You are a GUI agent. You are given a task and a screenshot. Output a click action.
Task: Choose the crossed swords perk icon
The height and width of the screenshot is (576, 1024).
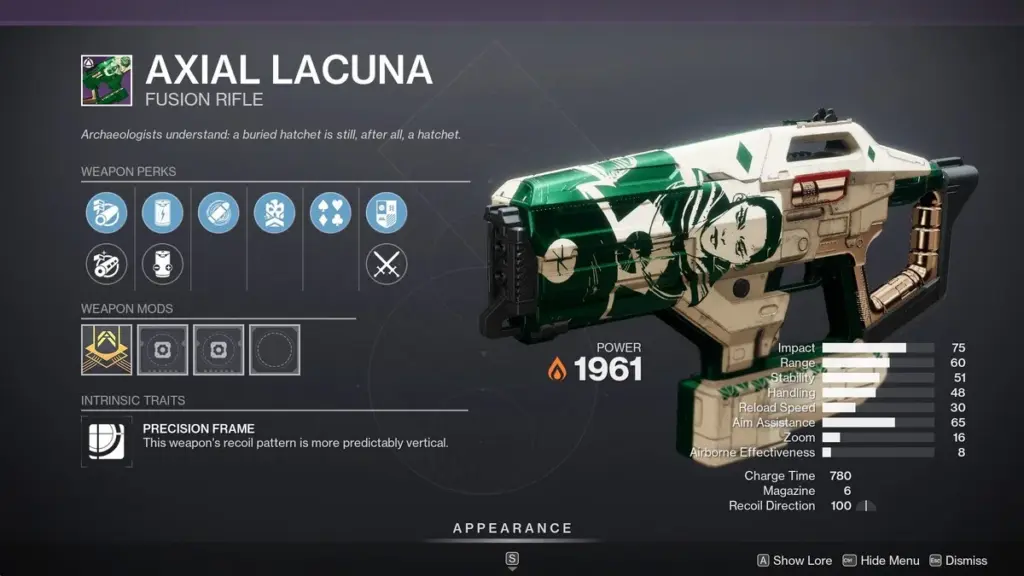[386, 263]
